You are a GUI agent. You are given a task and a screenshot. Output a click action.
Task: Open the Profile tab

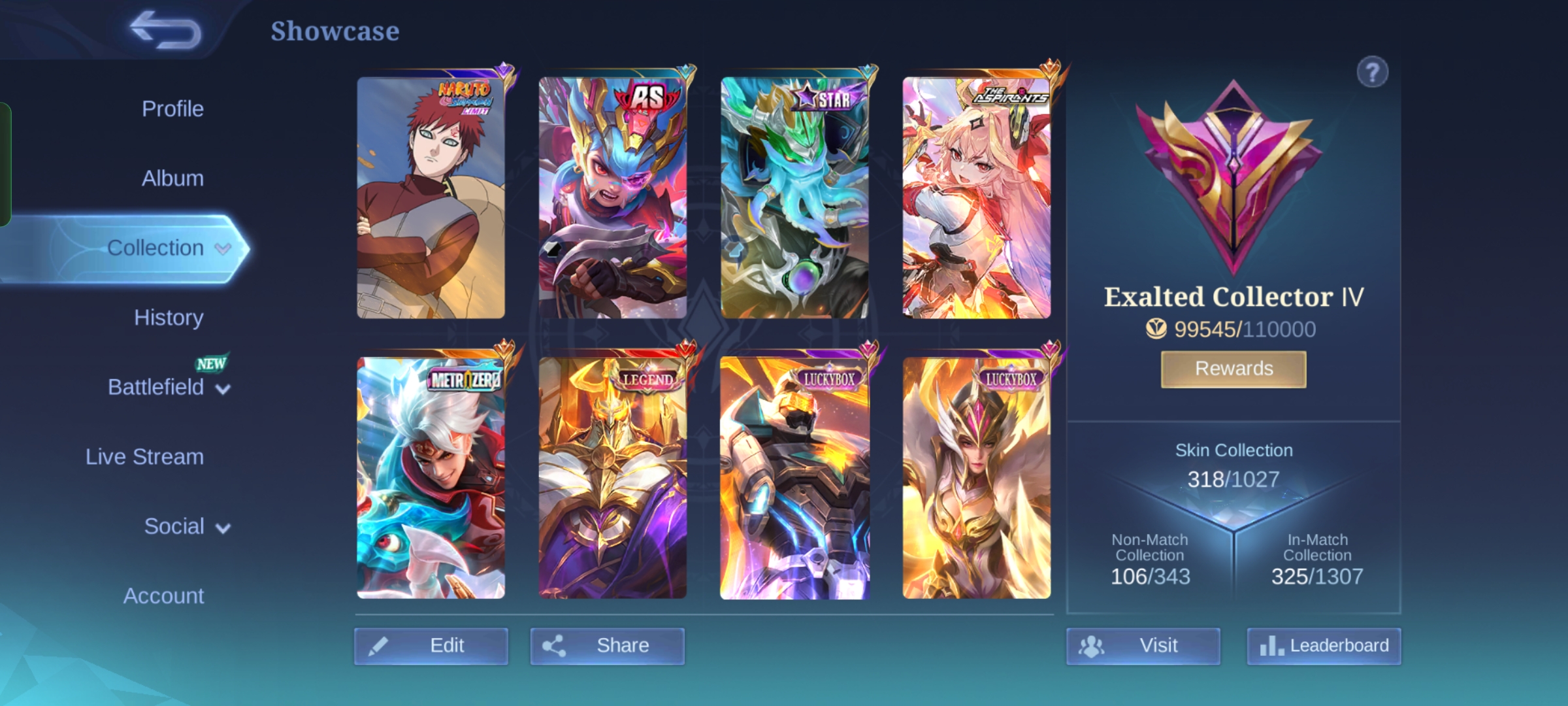tap(172, 109)
